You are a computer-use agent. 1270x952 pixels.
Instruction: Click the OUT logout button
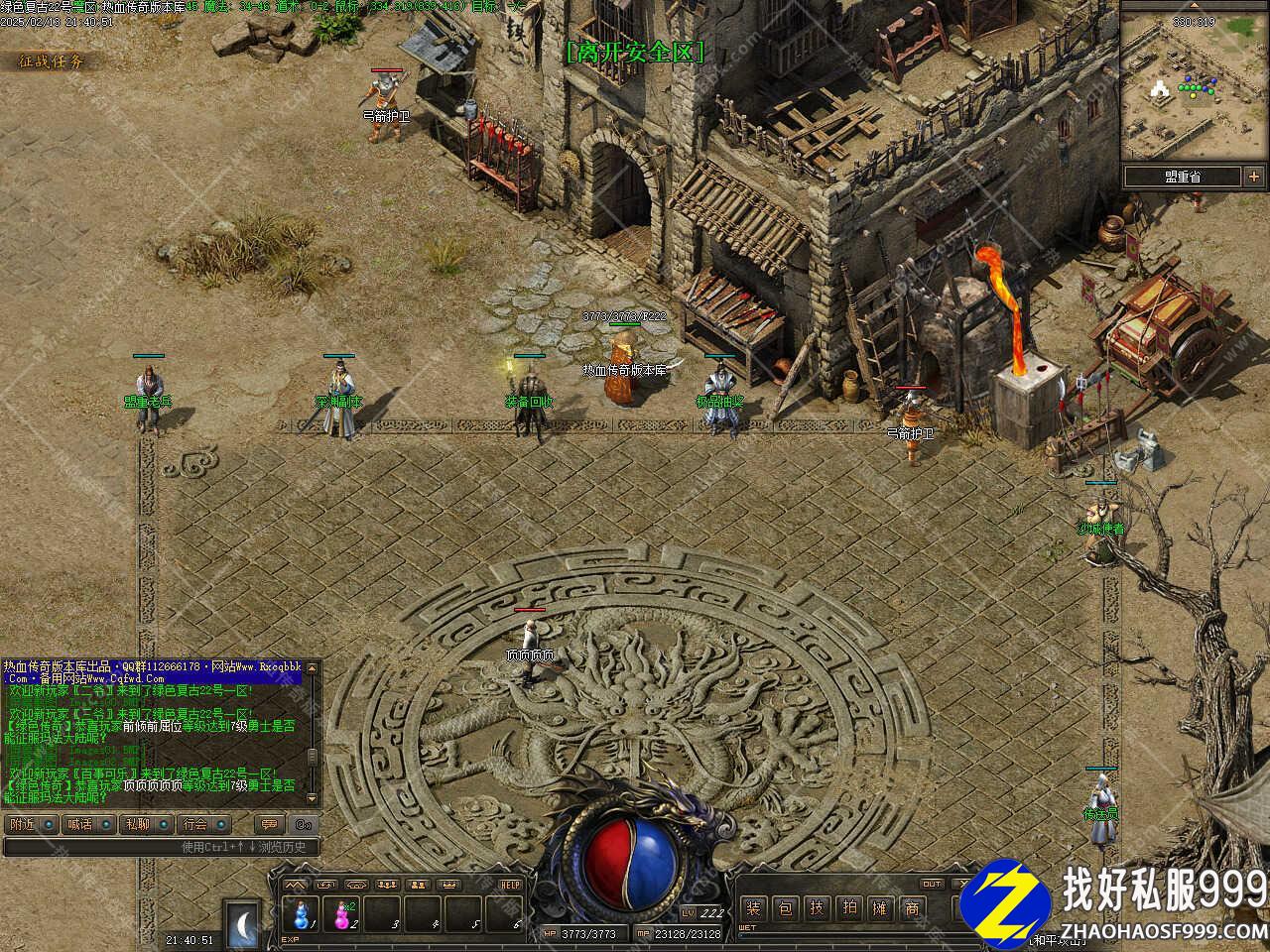point(932,884)
